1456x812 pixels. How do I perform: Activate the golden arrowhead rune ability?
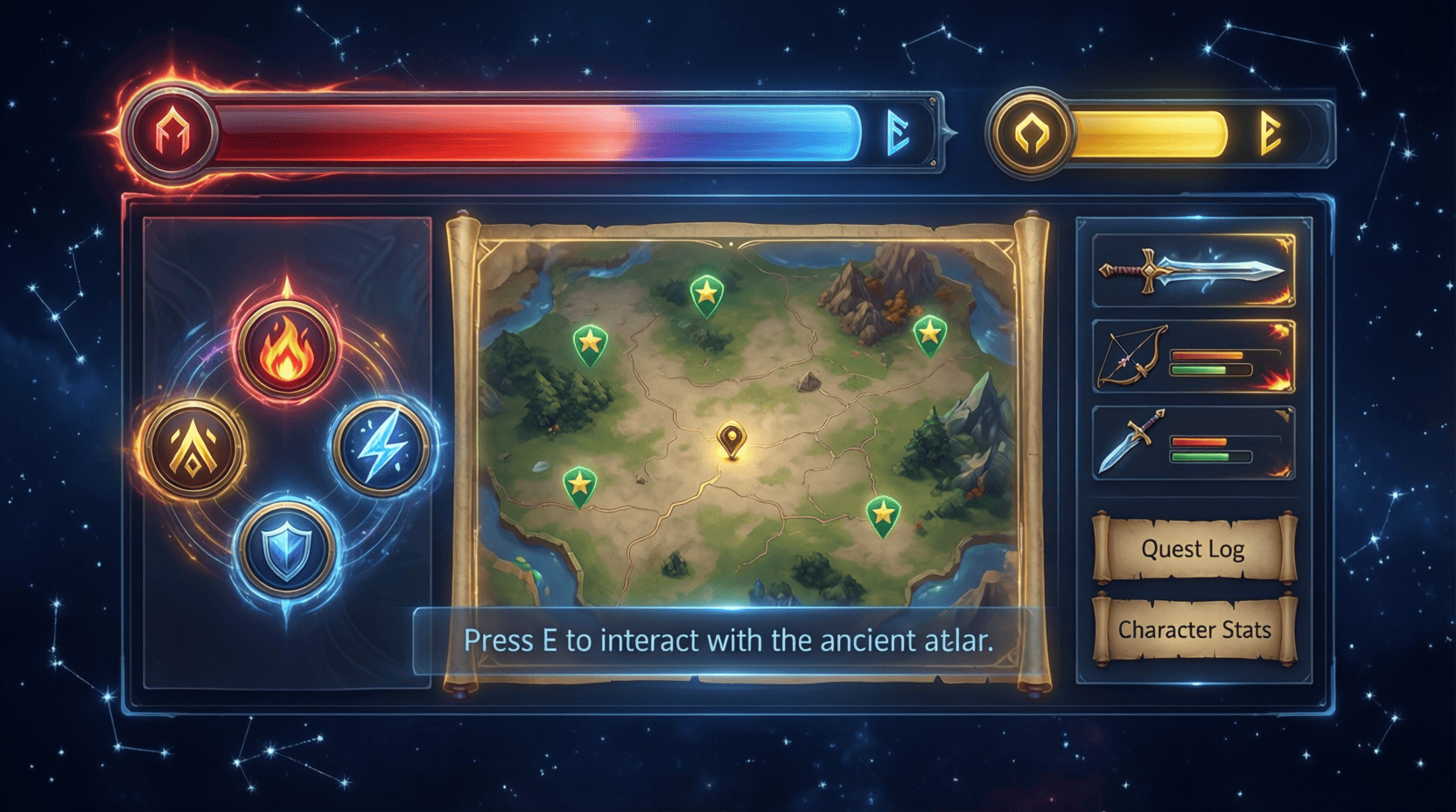click(x=193, y=448)
